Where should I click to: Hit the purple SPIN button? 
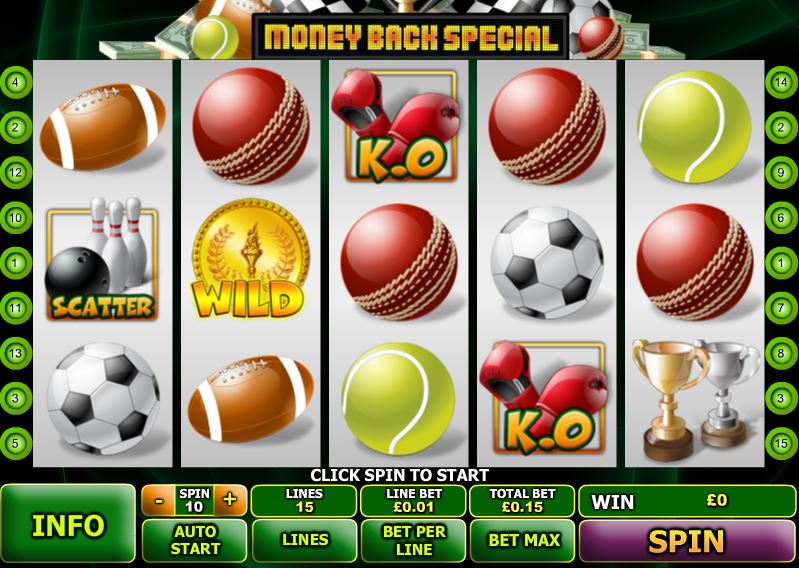tap(686, 541)
